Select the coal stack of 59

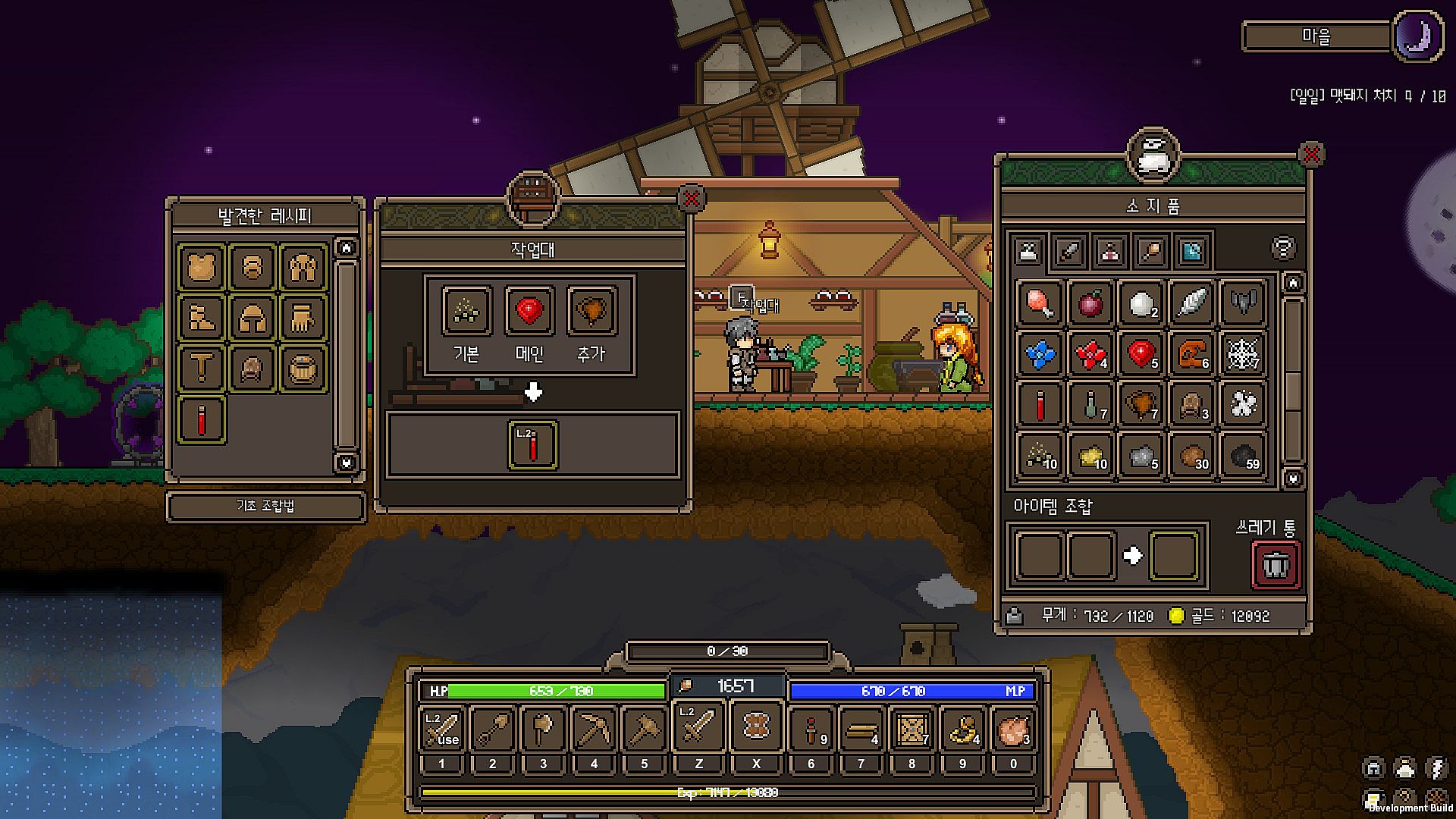pos(1243,455)
